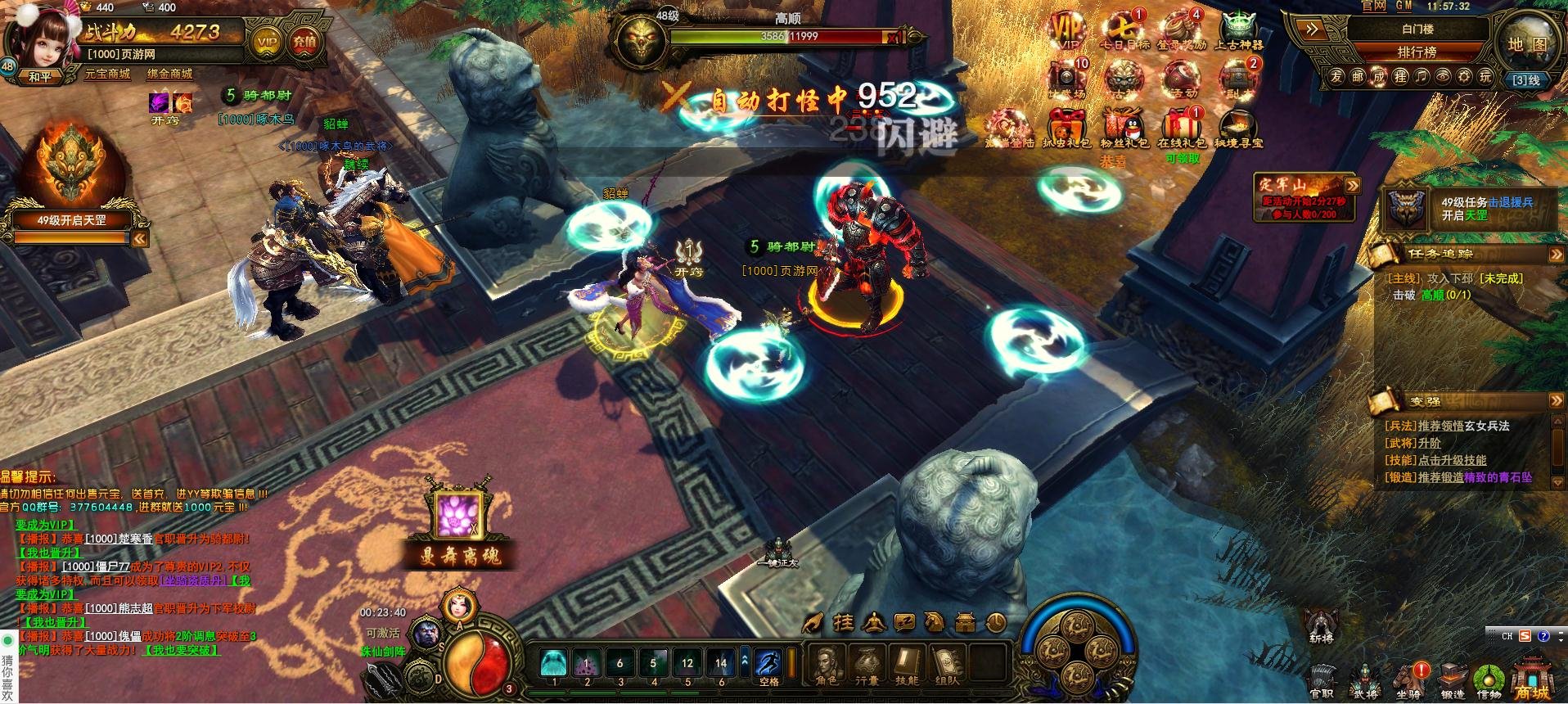The width and height of the screenshot is (1568, 704).
Task: Switch server line via [3]线 button
Action: [x=1526, y=79]
